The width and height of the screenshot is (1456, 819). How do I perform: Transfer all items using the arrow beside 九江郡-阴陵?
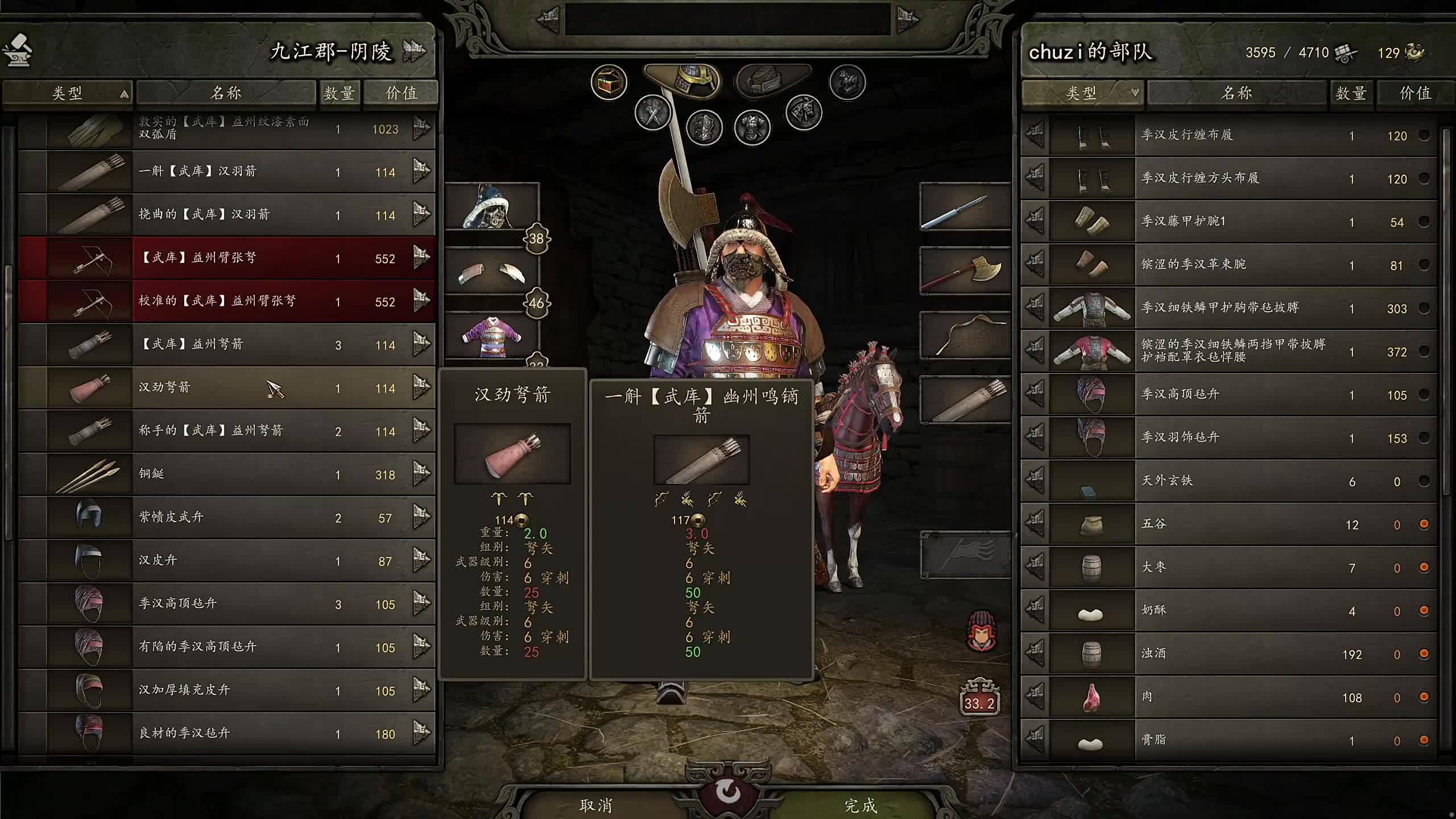click(415, 51)
